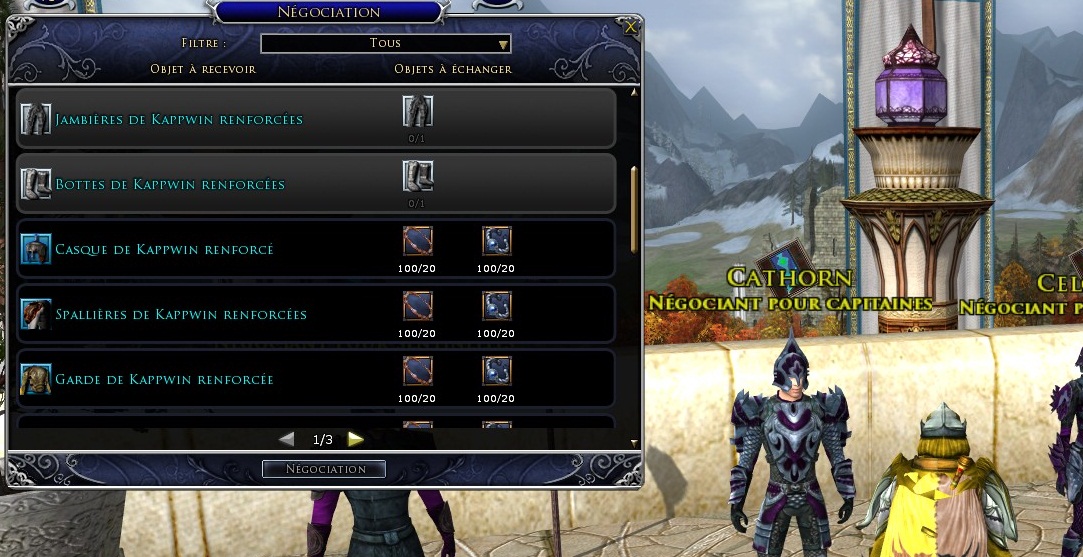The height and width of the screenshot is (557, 1083).
Task: Go to the next page arrow
Action: (x=355, y=439)
